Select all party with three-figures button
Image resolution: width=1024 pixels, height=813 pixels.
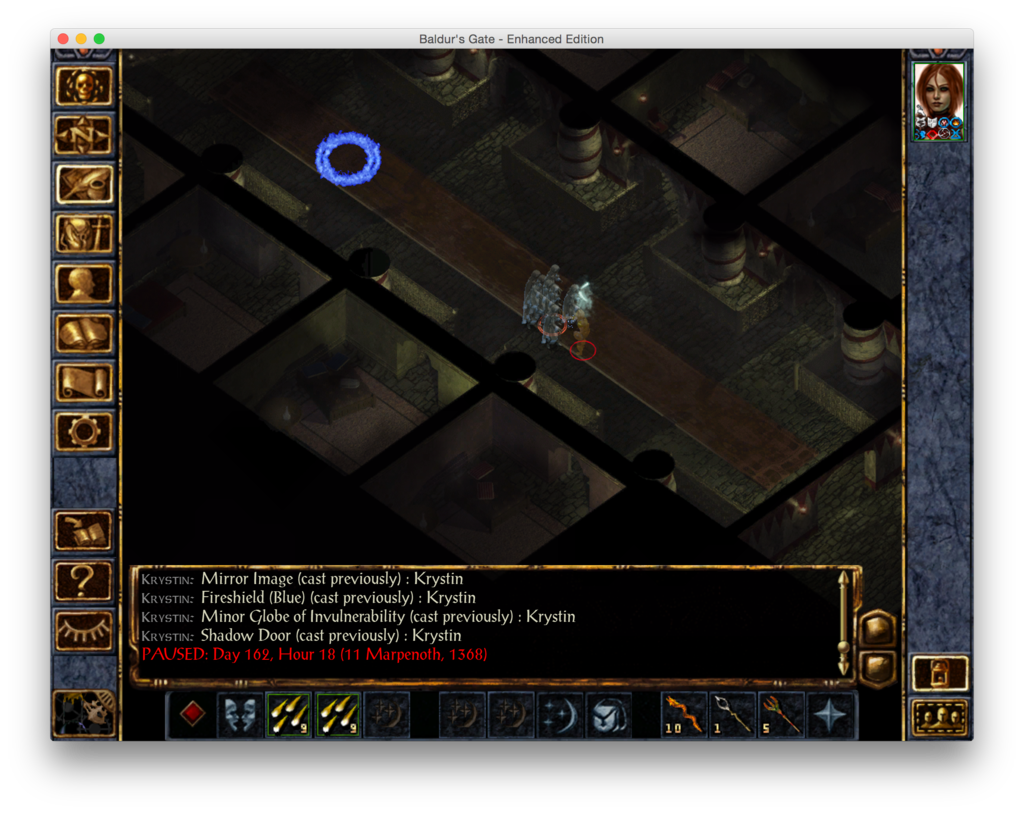pyautogui.click(x=940, y=718)
